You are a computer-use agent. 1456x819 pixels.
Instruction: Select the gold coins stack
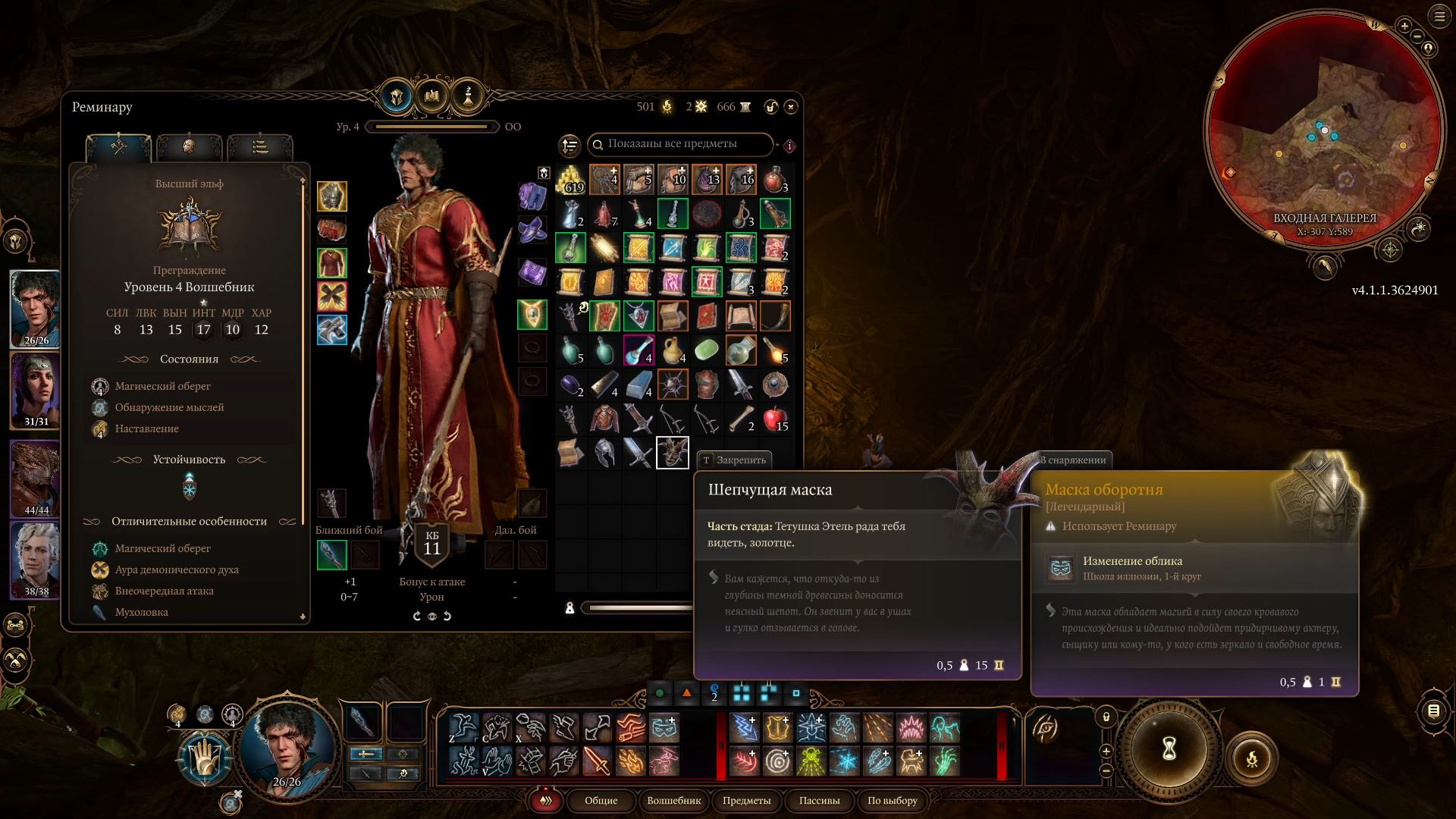(x=571, y=180)
